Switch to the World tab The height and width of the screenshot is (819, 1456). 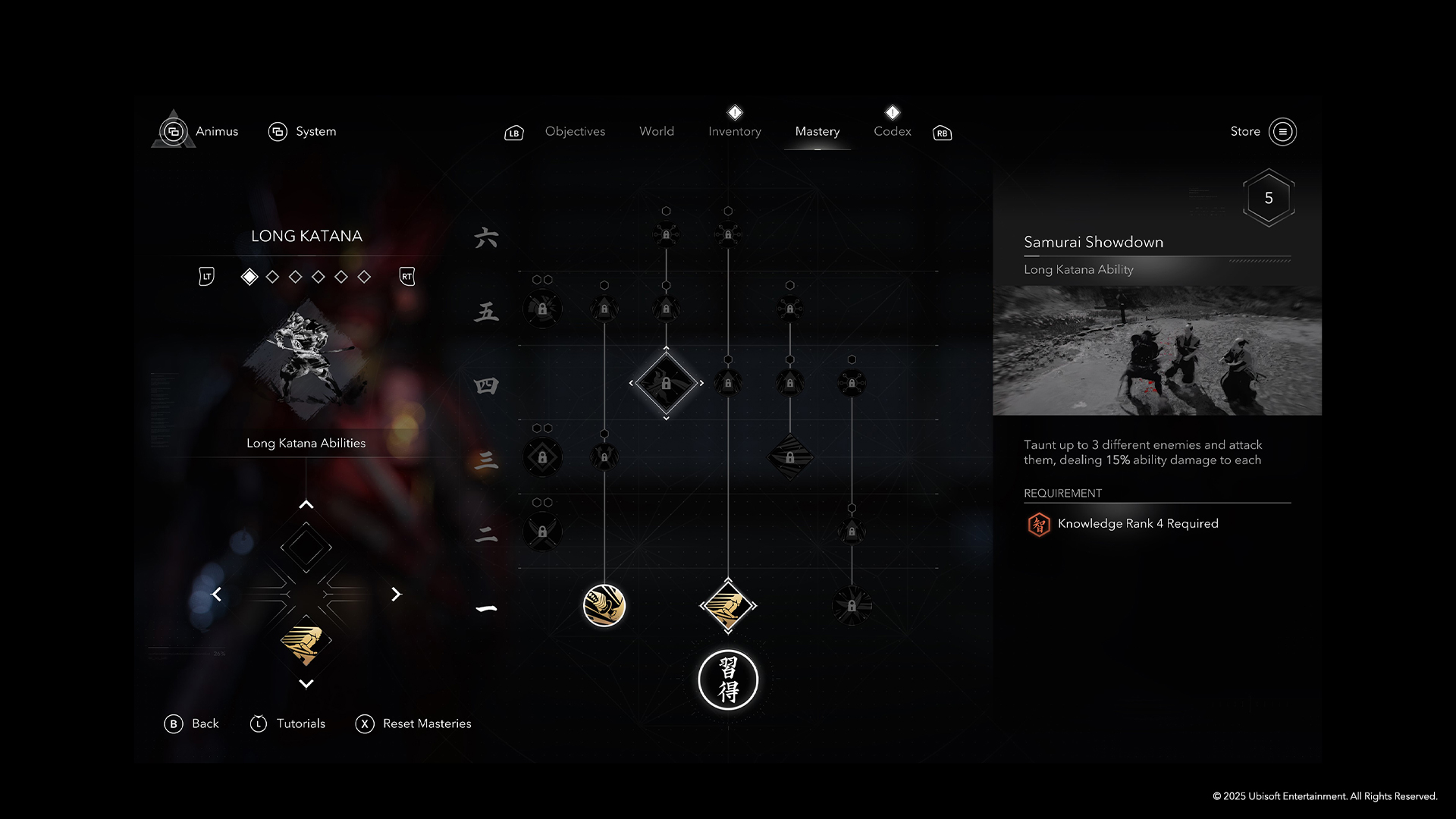click(x=656, y=131)
